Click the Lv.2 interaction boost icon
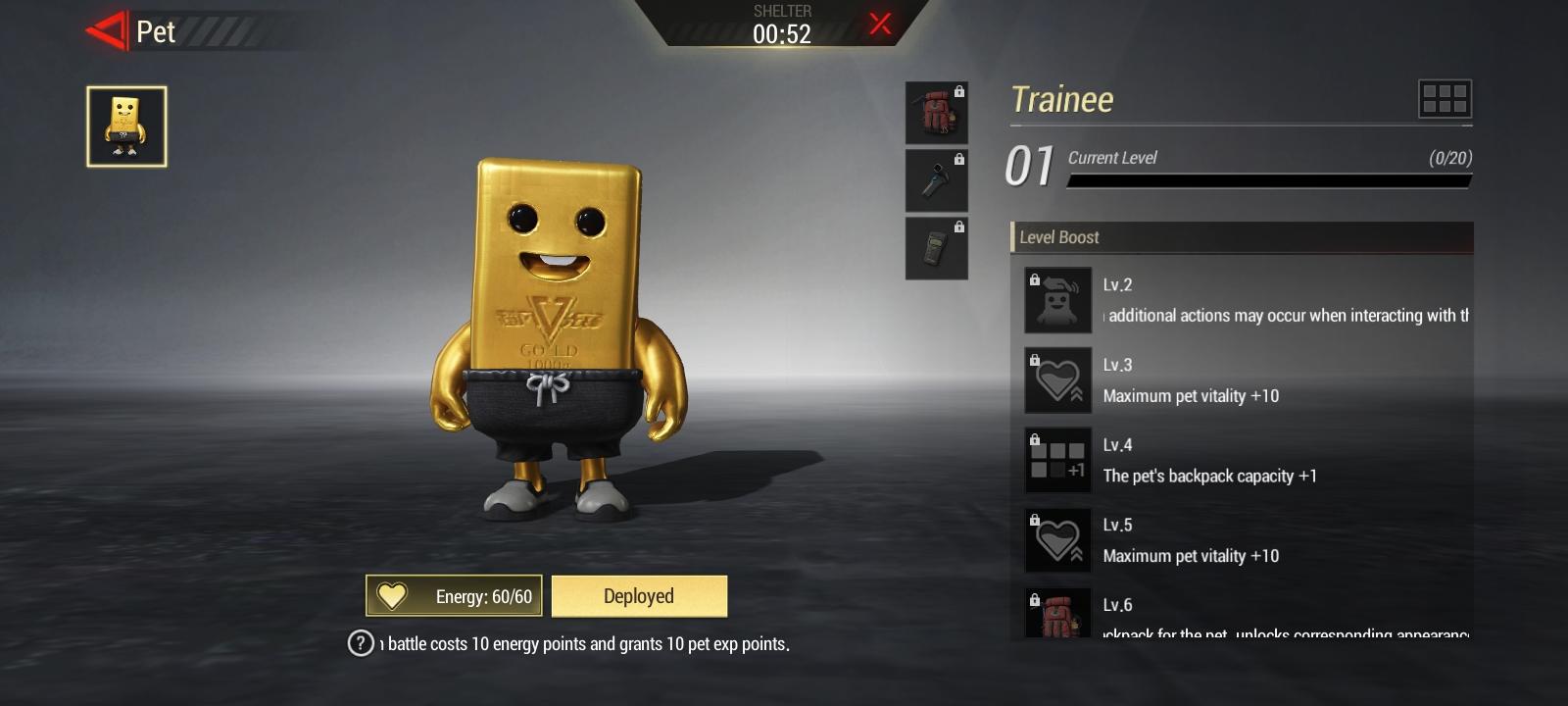This screenshot has width=1568, height=706. 1057,299
